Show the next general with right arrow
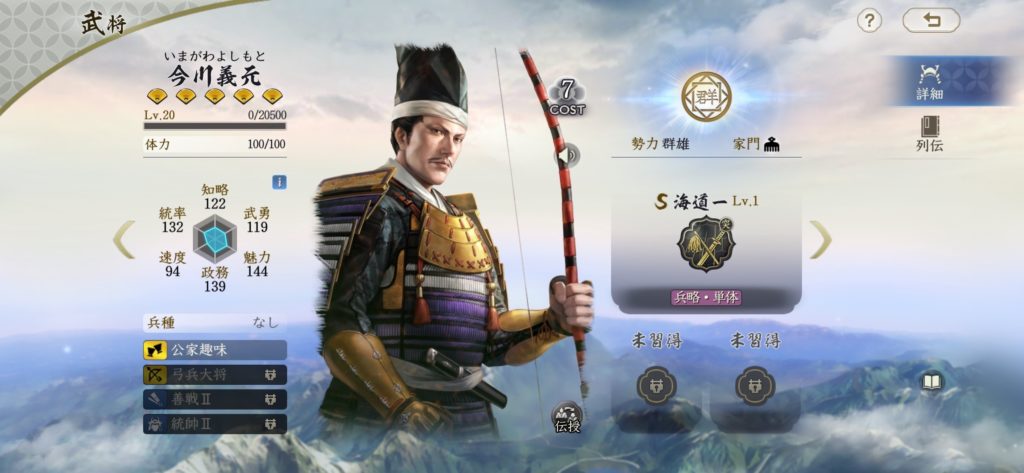This screenshot has width=1024, height=473. 819,239
